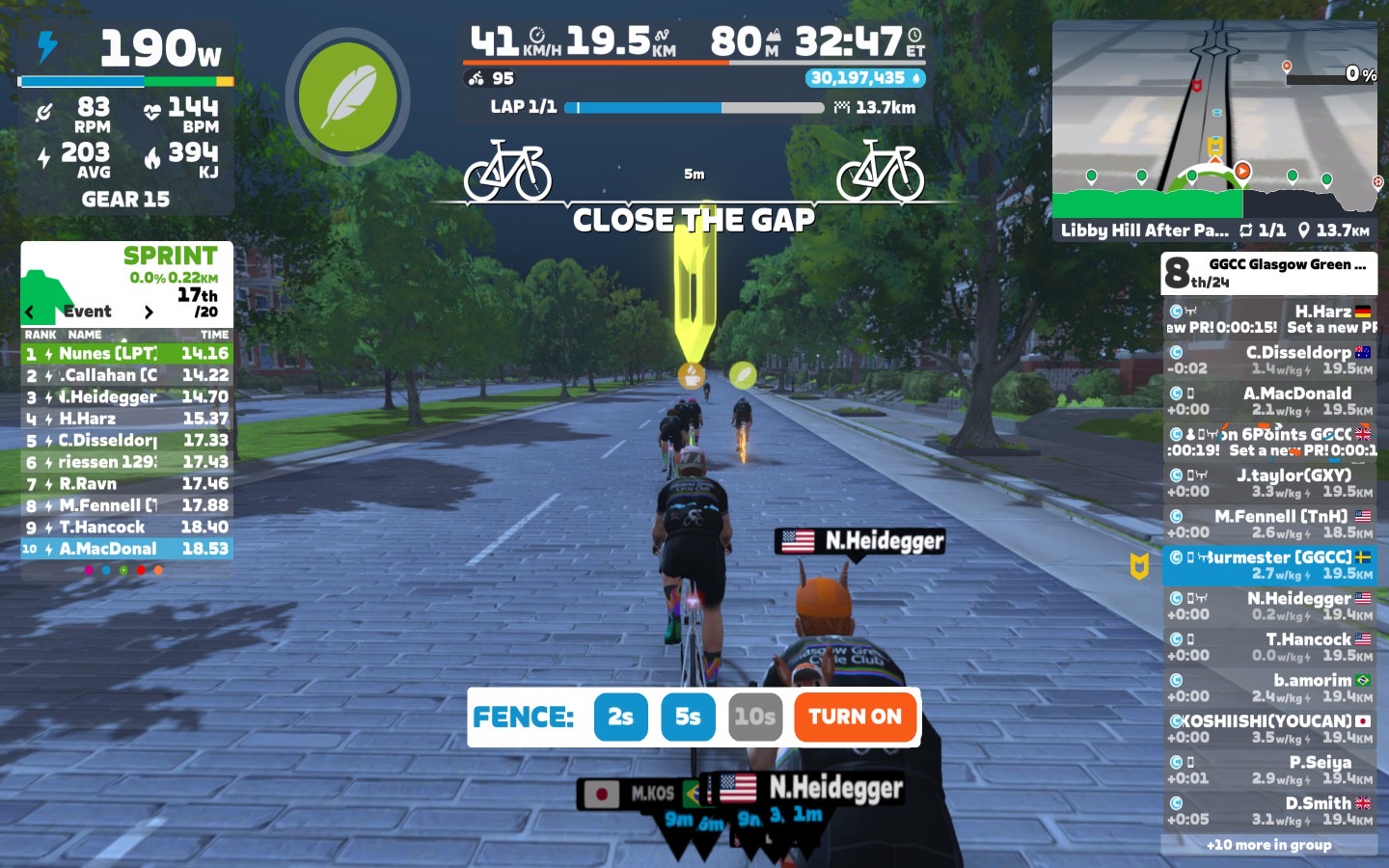
Task: Select Nunes in sprint ranking
Action: click(126, 354)
